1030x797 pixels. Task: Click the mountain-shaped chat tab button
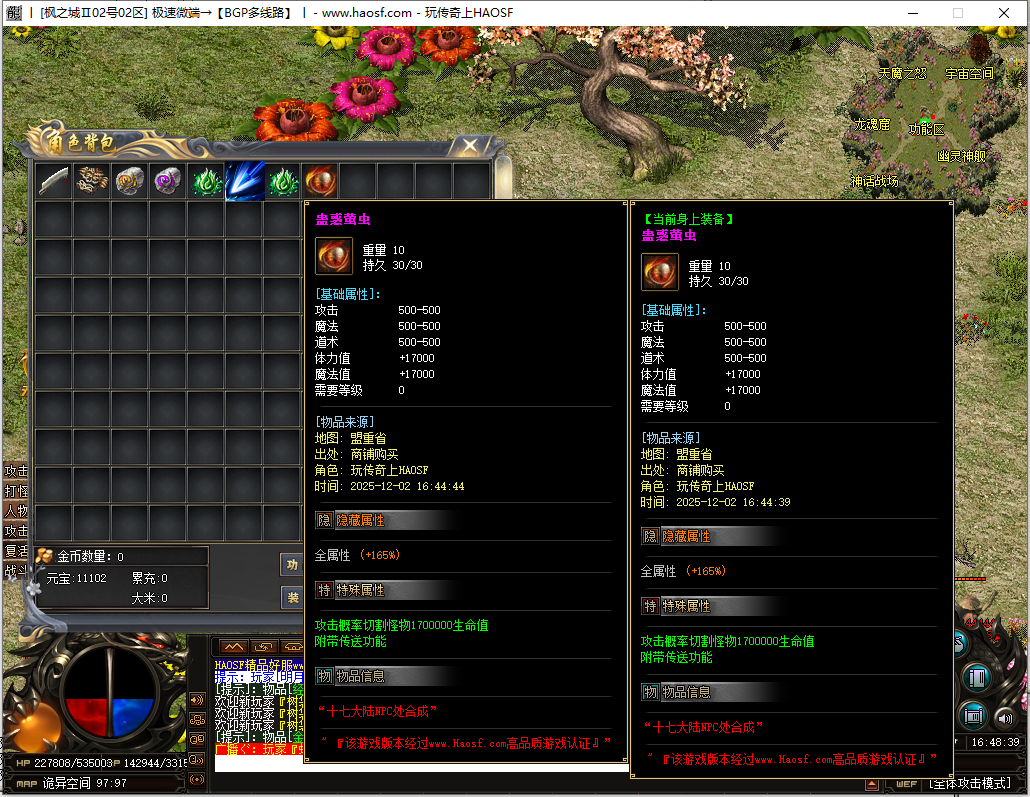[x=232, y=647]
